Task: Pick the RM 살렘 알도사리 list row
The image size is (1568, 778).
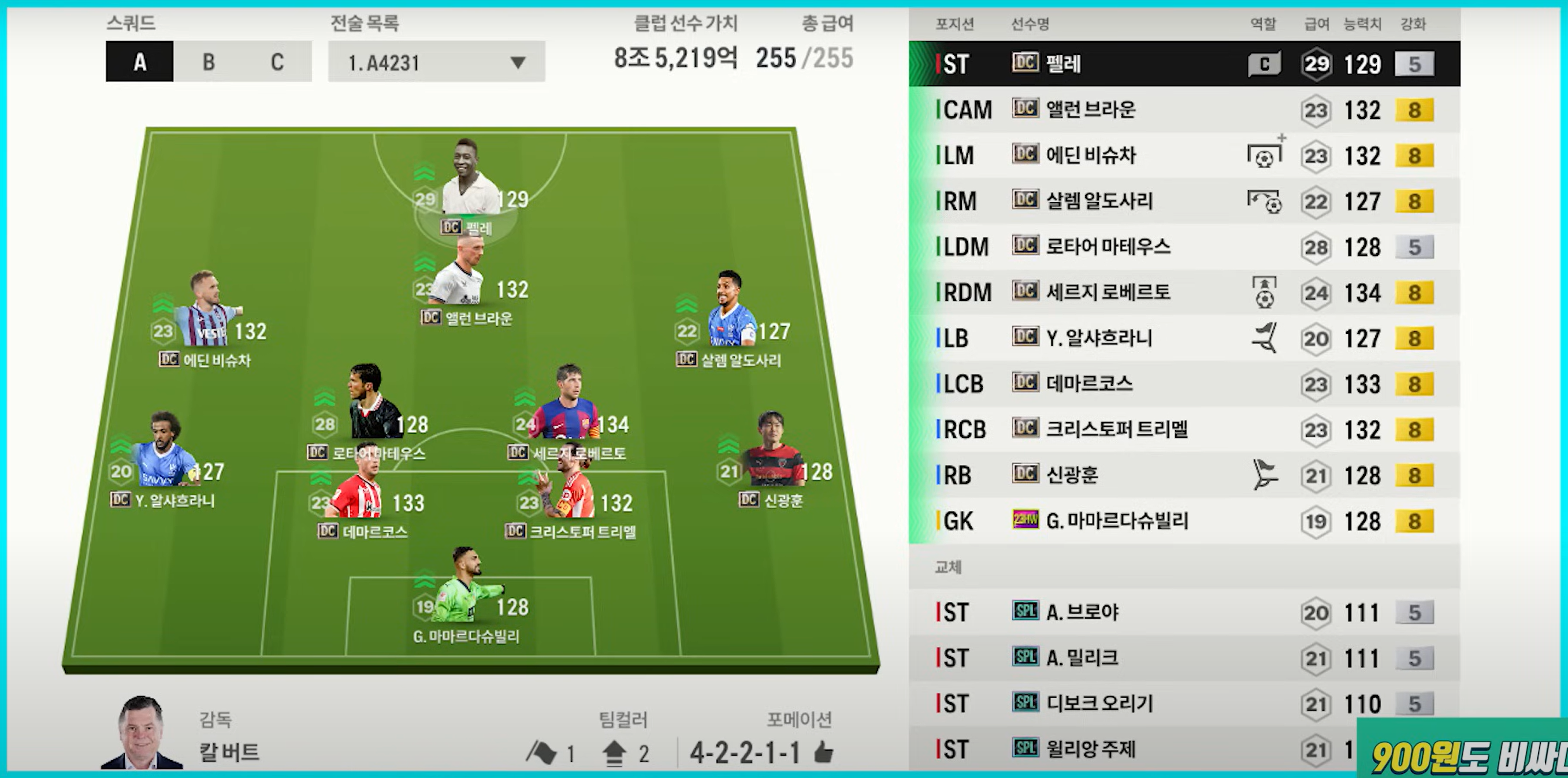Action: tap(1184, 202)
